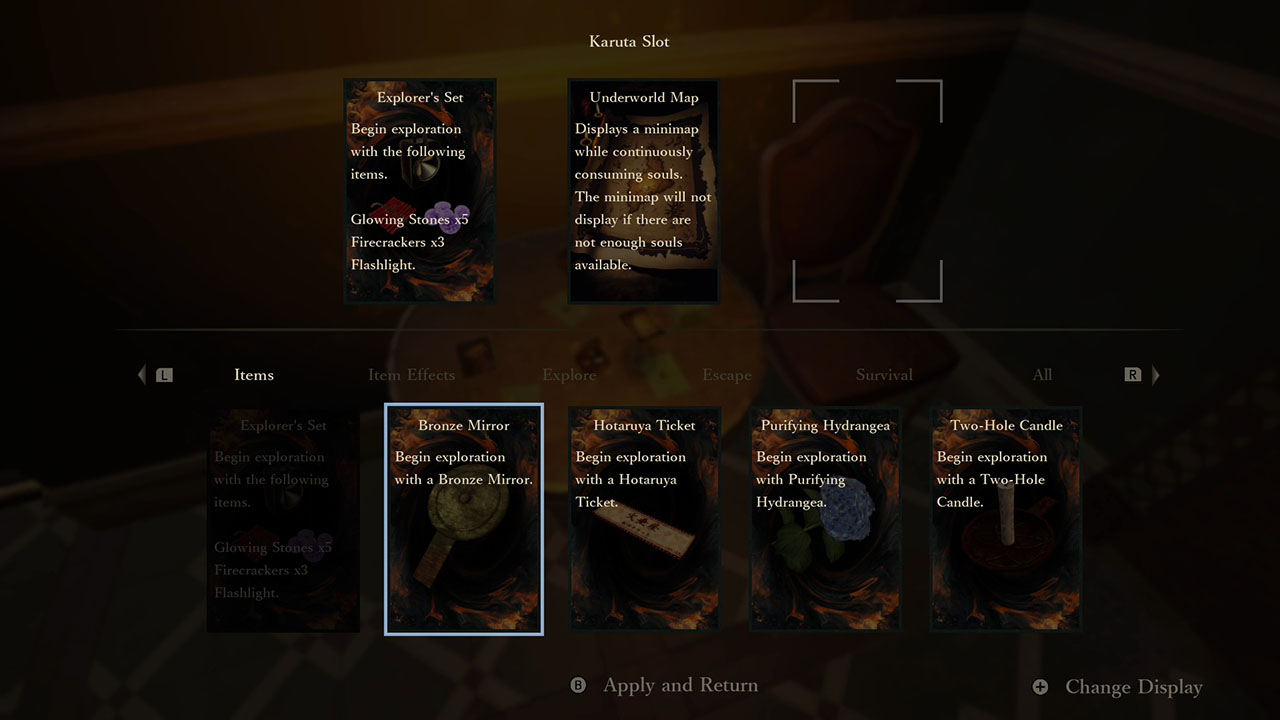Click the left arrow to switch category
The height and width of the screenshot is (720, 1280).
coord(141,374)
